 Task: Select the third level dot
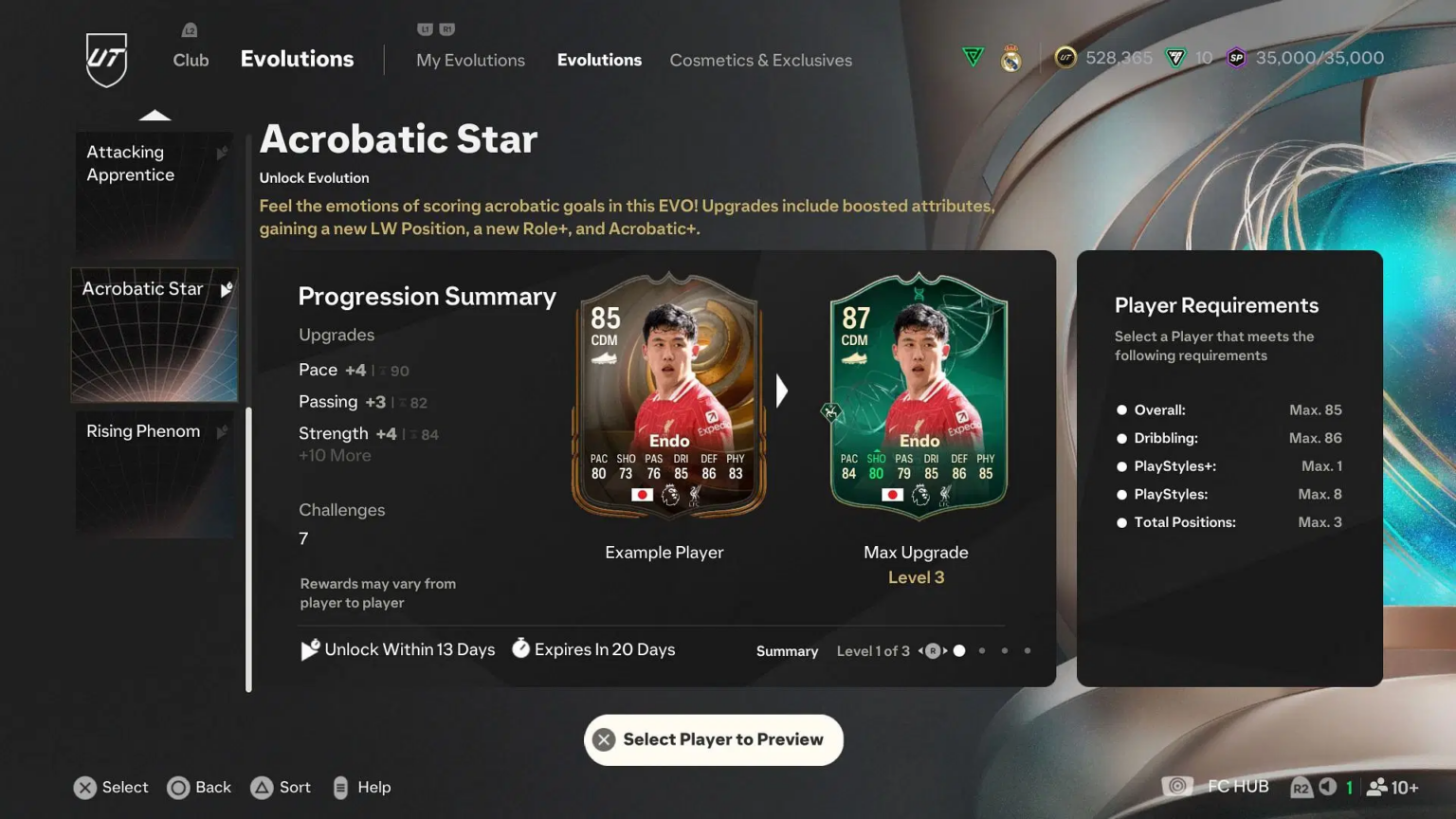pyautogui.click(x=1004, y=651)
